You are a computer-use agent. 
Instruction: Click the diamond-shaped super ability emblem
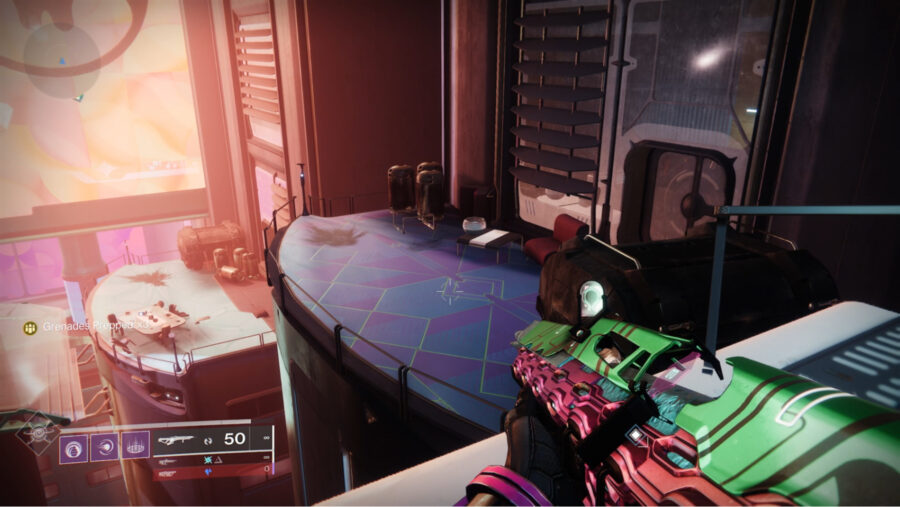(x=36, y=432)
